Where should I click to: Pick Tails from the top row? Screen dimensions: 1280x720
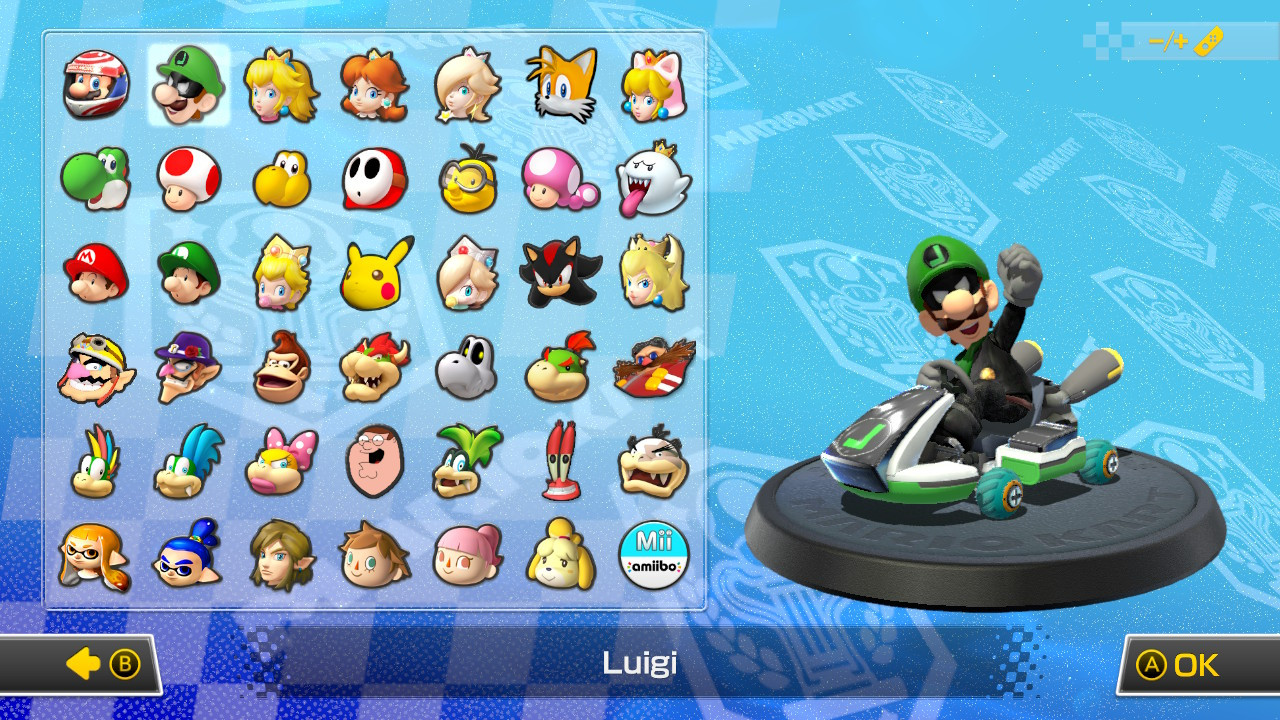(561, 85)
